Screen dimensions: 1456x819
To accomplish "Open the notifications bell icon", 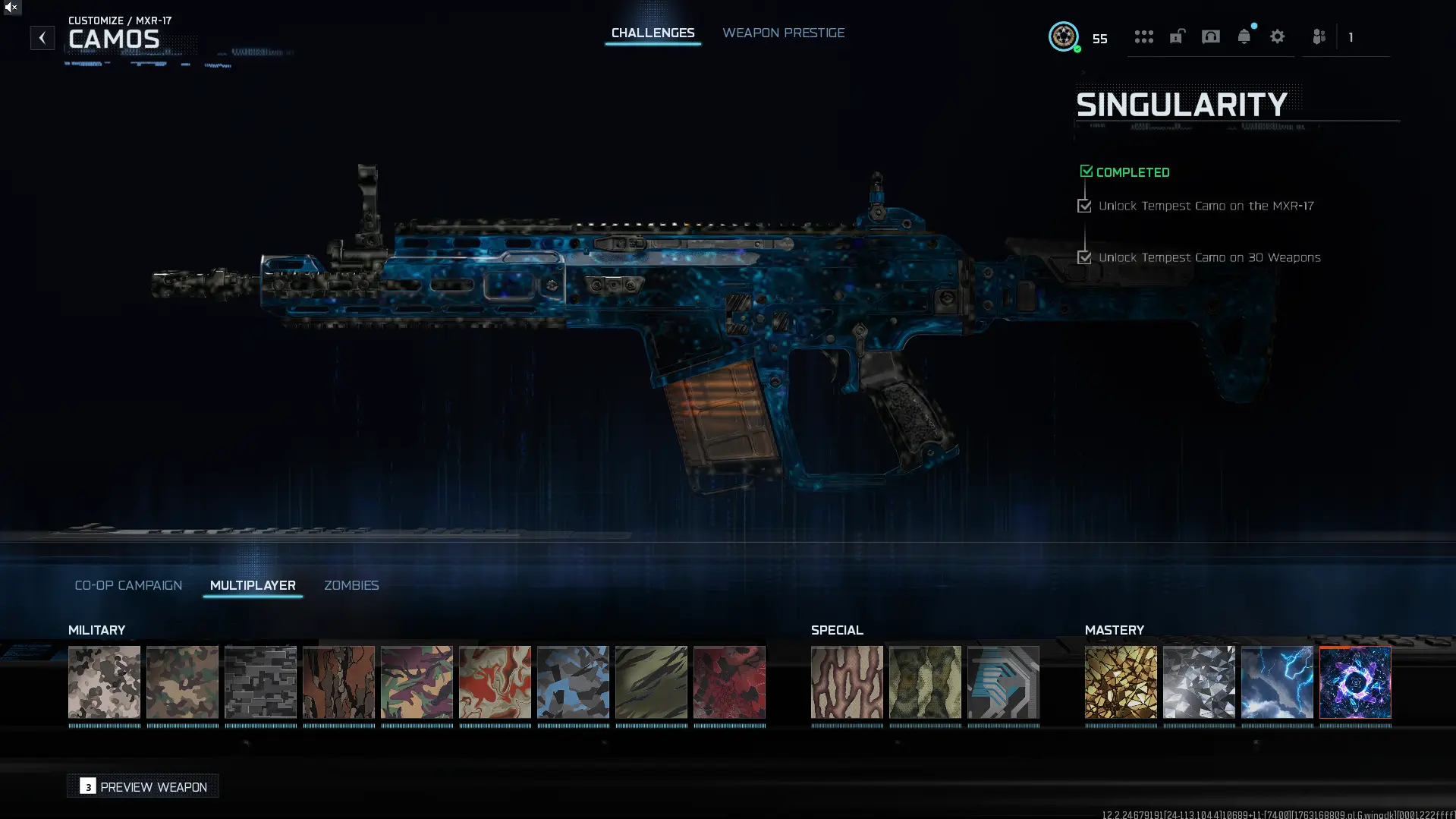I will (x=1244, y=36).
